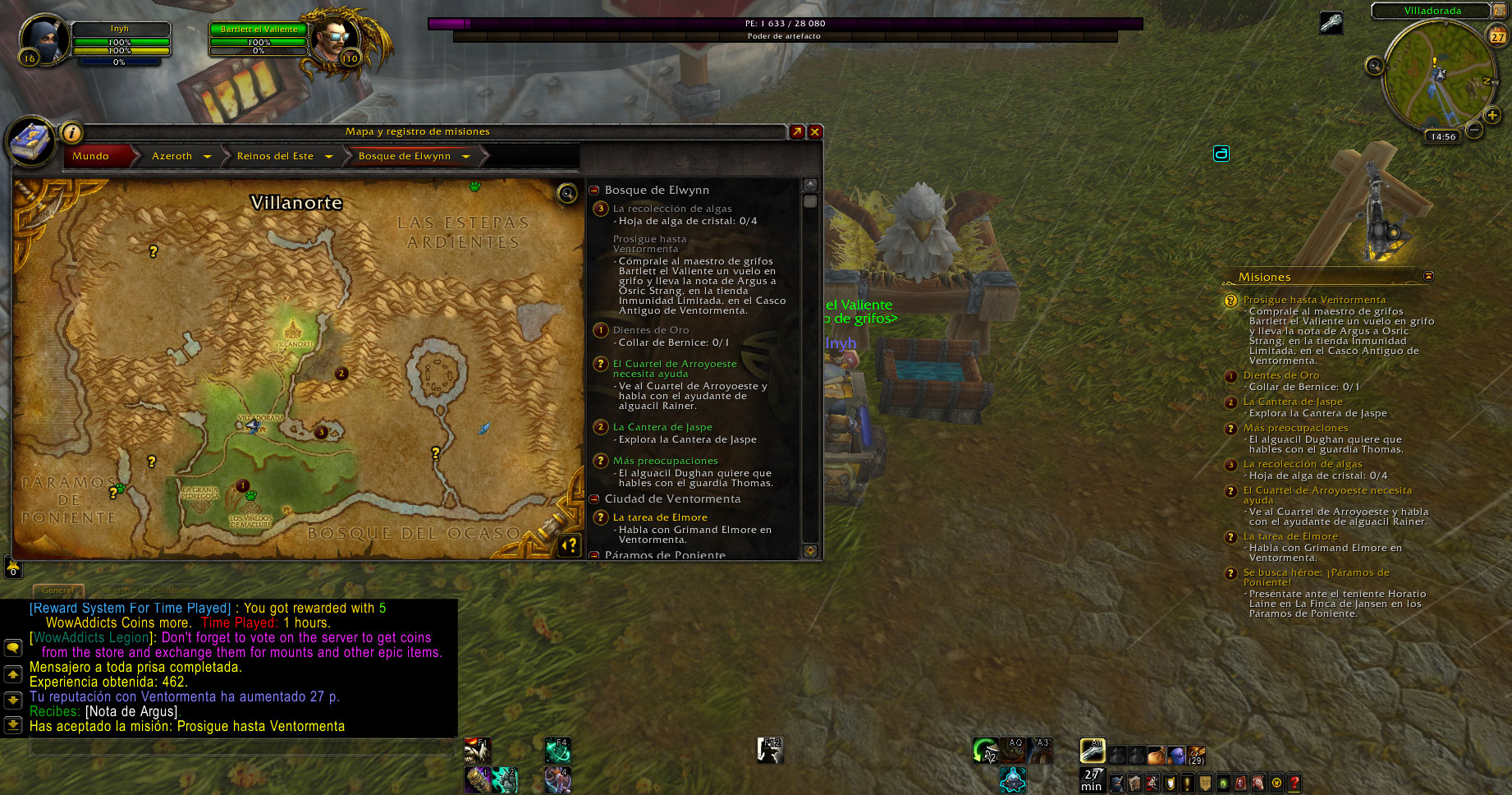
Task: Collapse the Ciudad de Ventormenta quest header
Action: (x=594, y=499)
